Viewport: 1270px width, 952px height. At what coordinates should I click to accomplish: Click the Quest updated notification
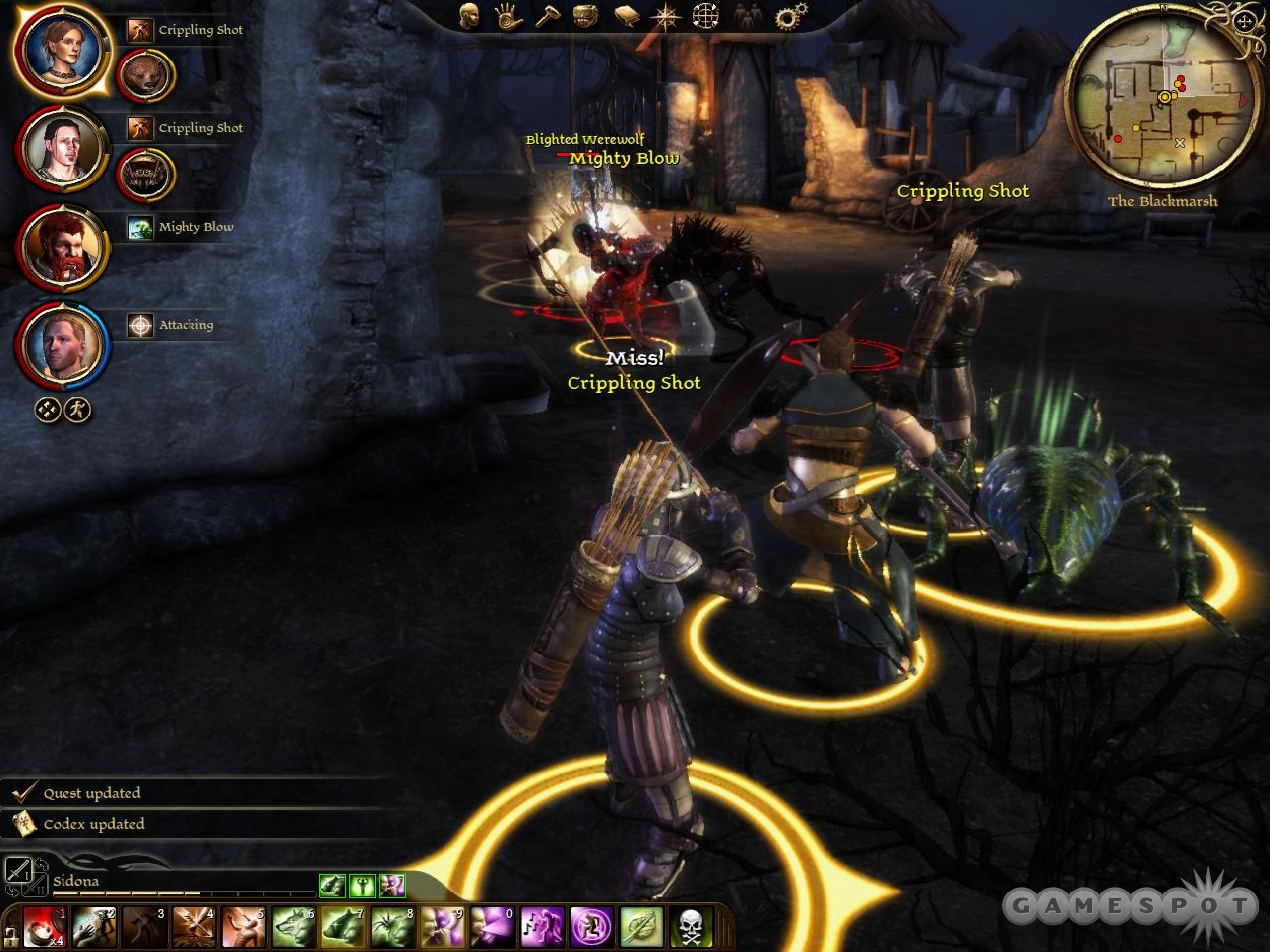pos(91,793)
